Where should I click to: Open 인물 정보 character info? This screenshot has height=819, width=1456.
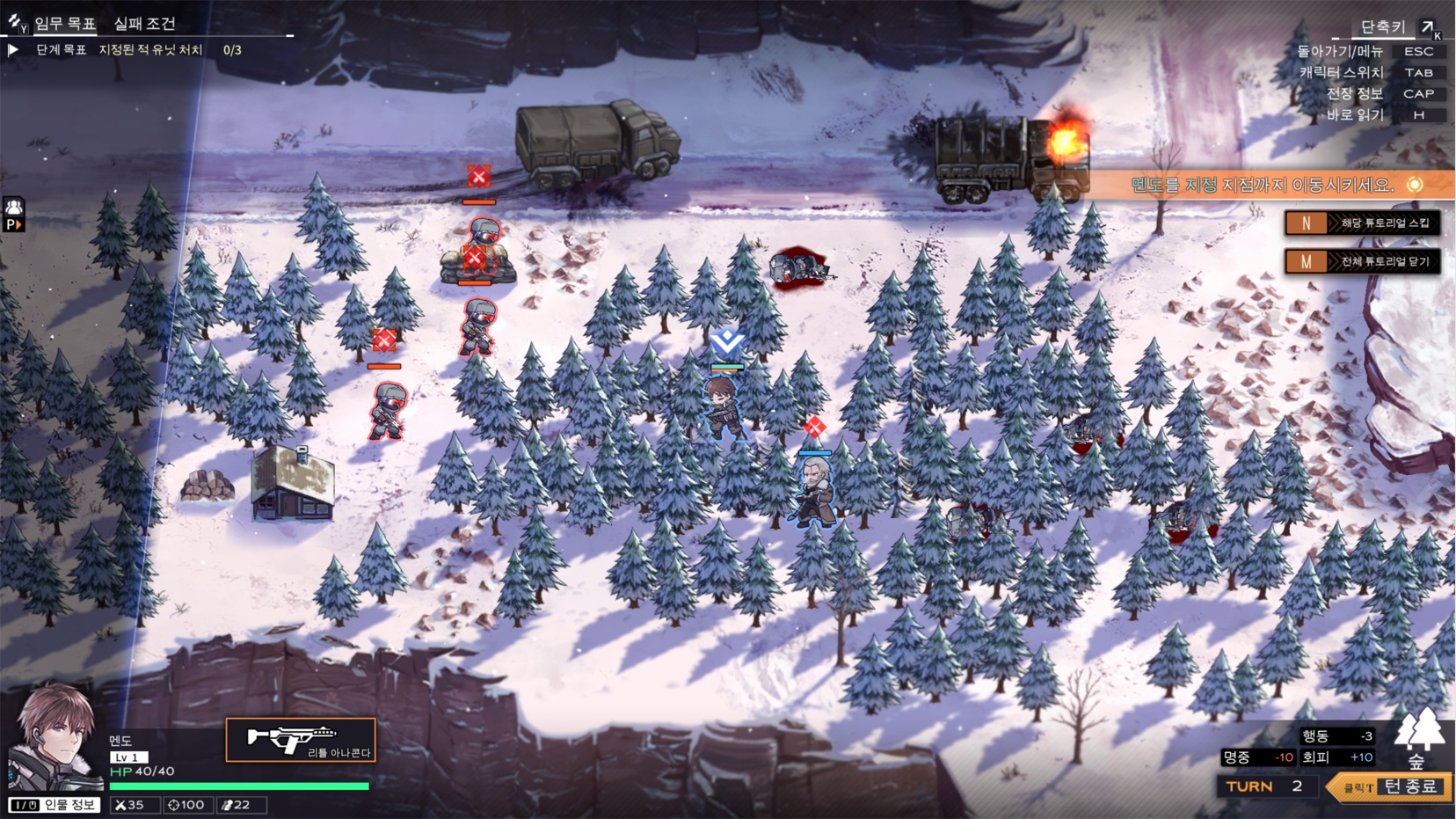pyautogui.click(x=55, y=805)
